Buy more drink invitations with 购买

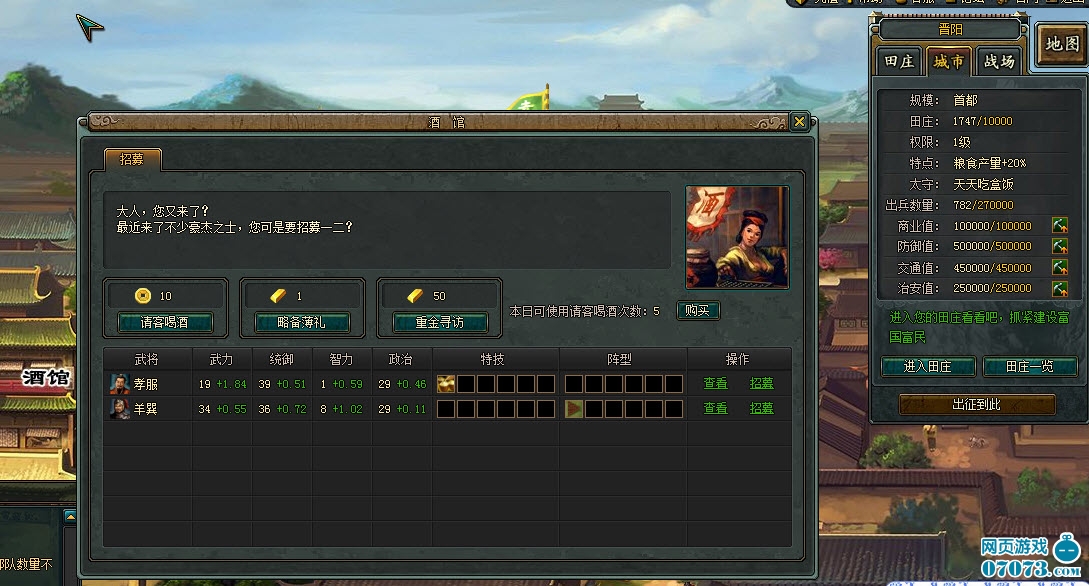698,310
